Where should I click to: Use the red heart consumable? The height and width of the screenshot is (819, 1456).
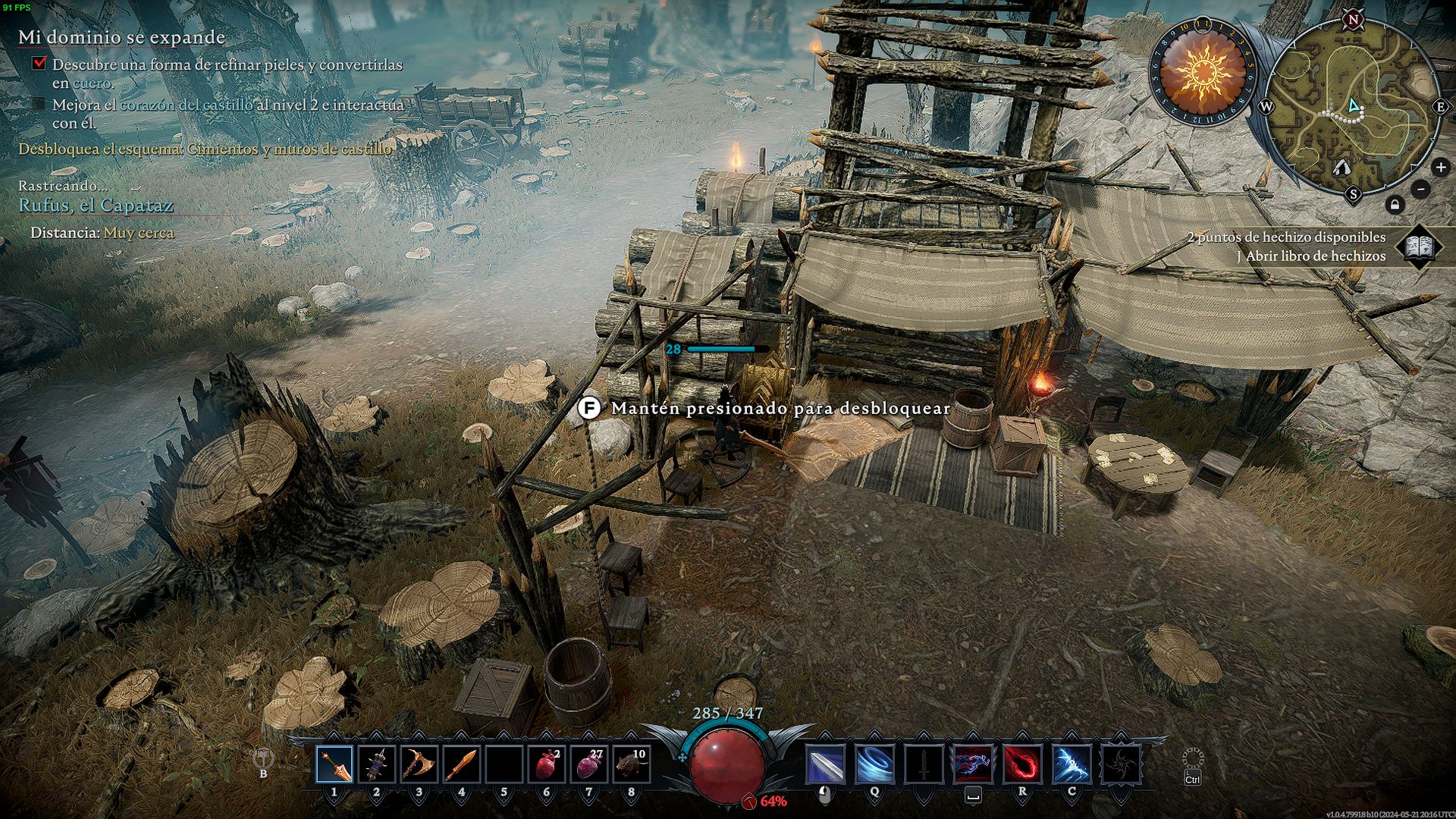click(x=546, y=764)
